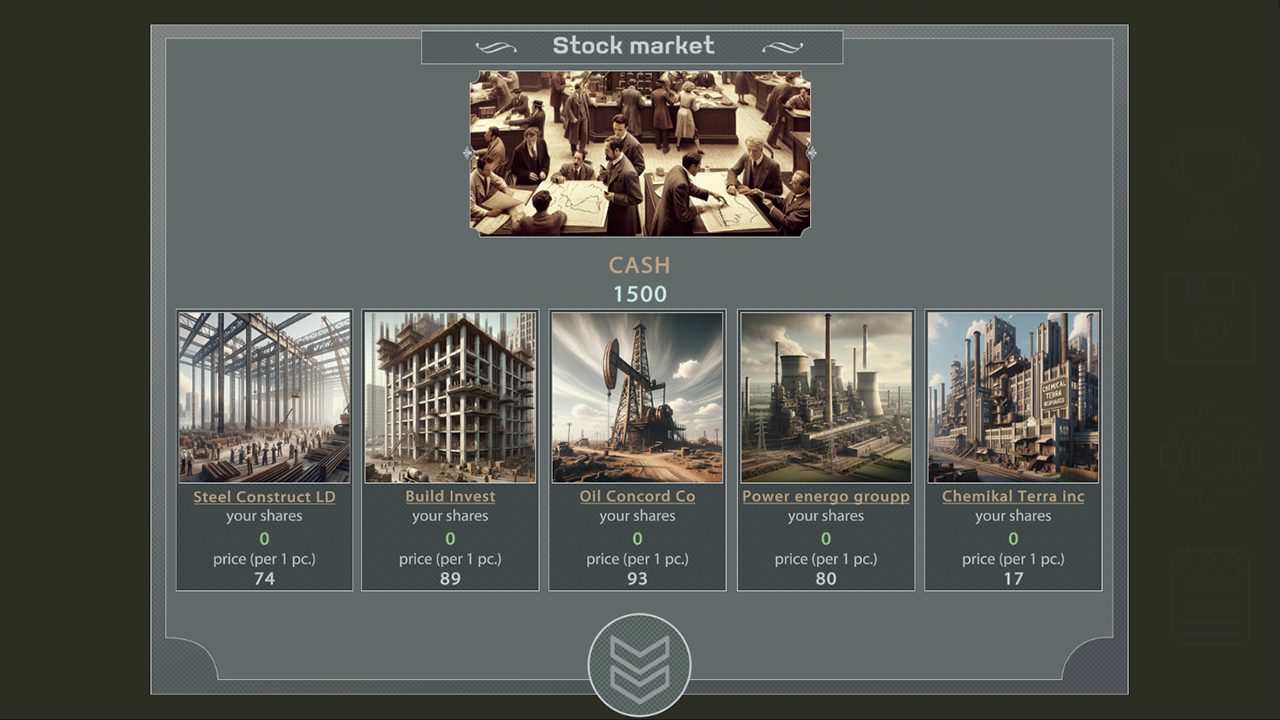This screenshot has width=1280, height=720.
Task: Click the Oil Concord Co price of 93
Action: [x=637, y=578]
